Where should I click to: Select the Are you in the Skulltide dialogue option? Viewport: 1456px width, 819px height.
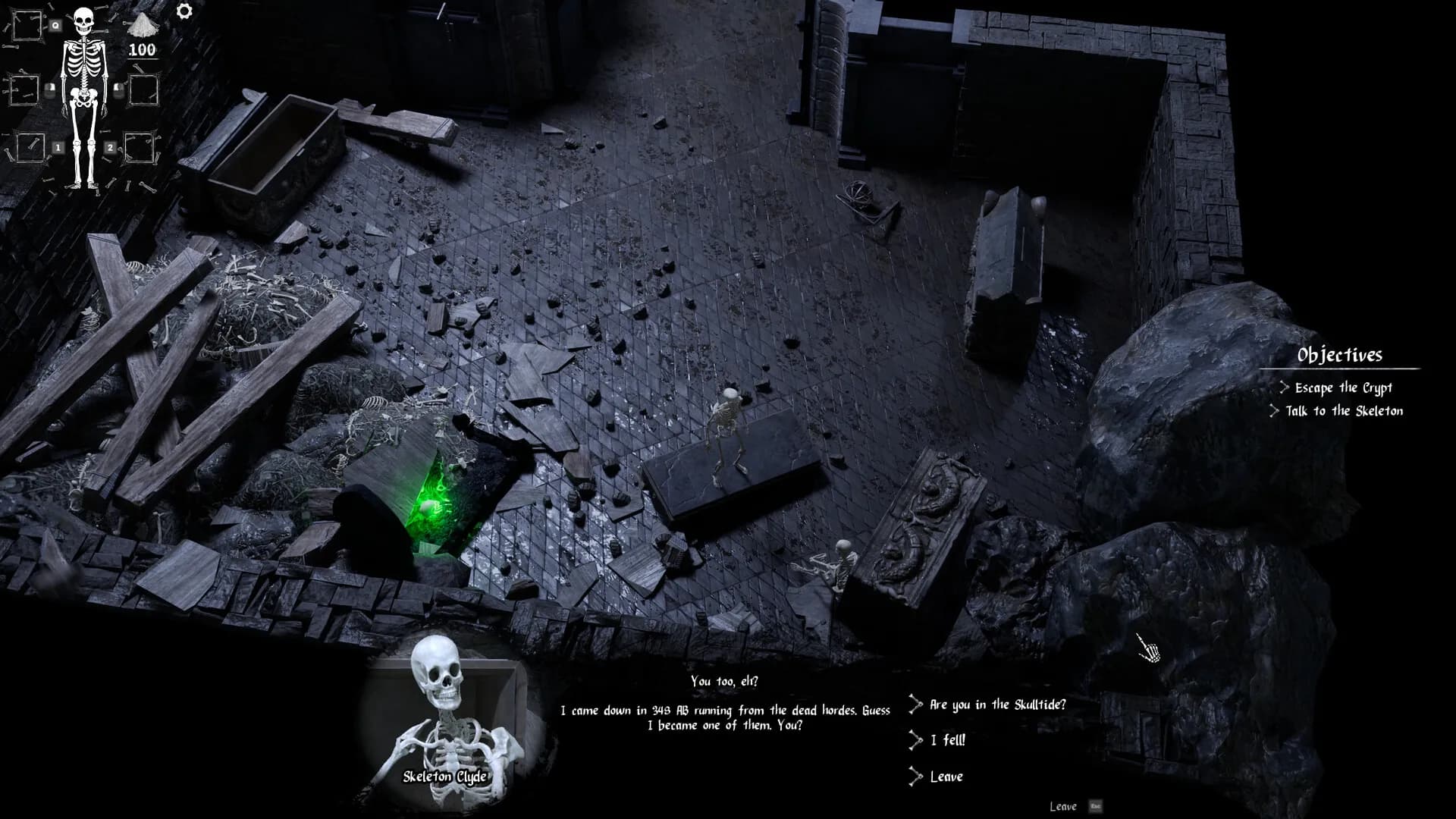996,704
